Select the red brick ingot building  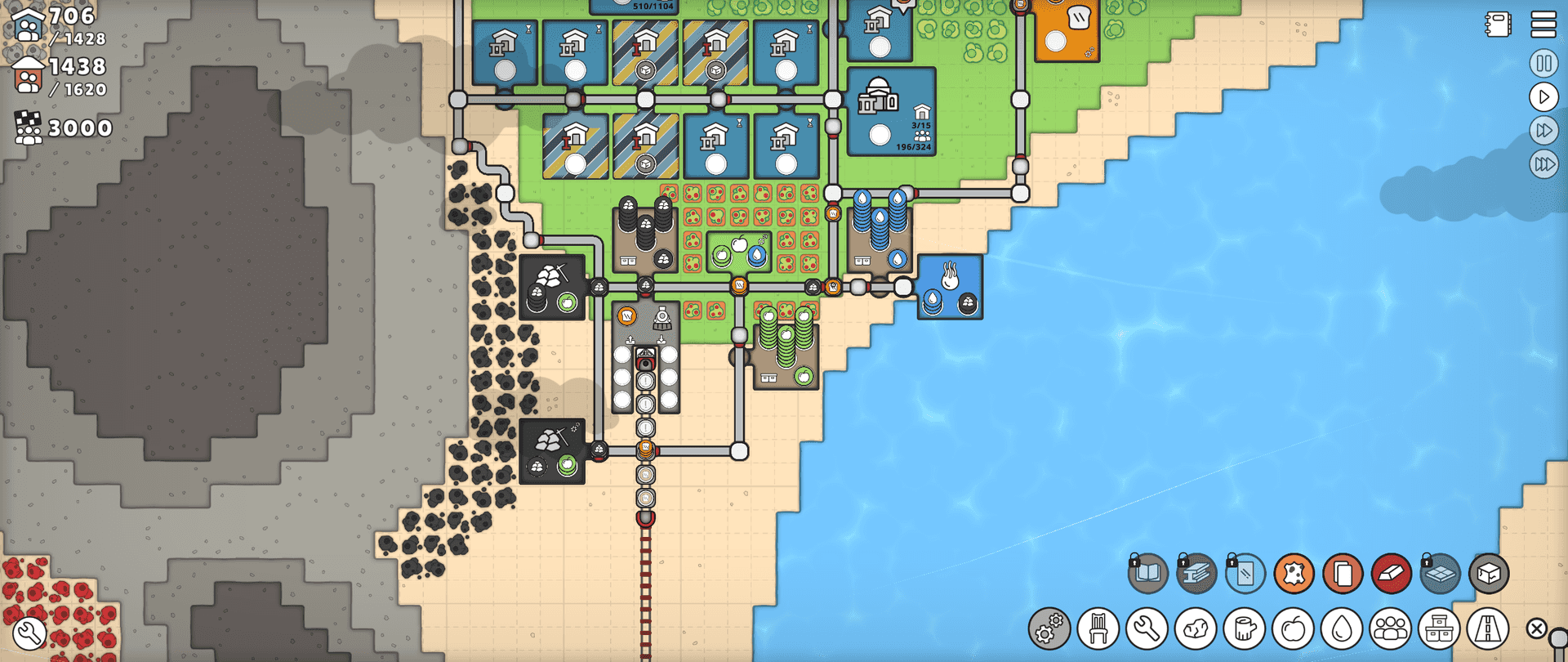click(1392, 574)
